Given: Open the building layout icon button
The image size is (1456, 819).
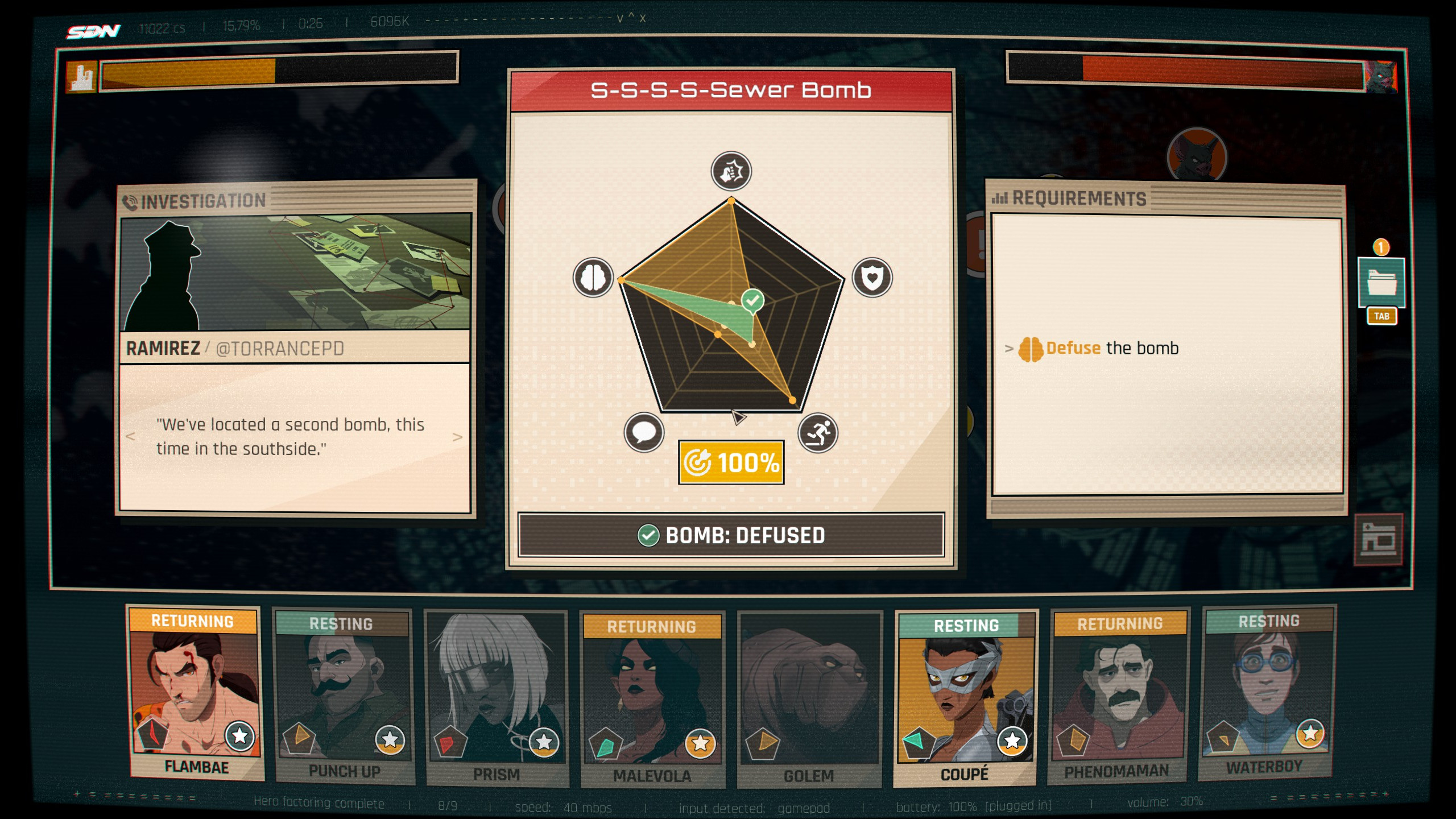Looking at the screenshot, I should 1378,539.
